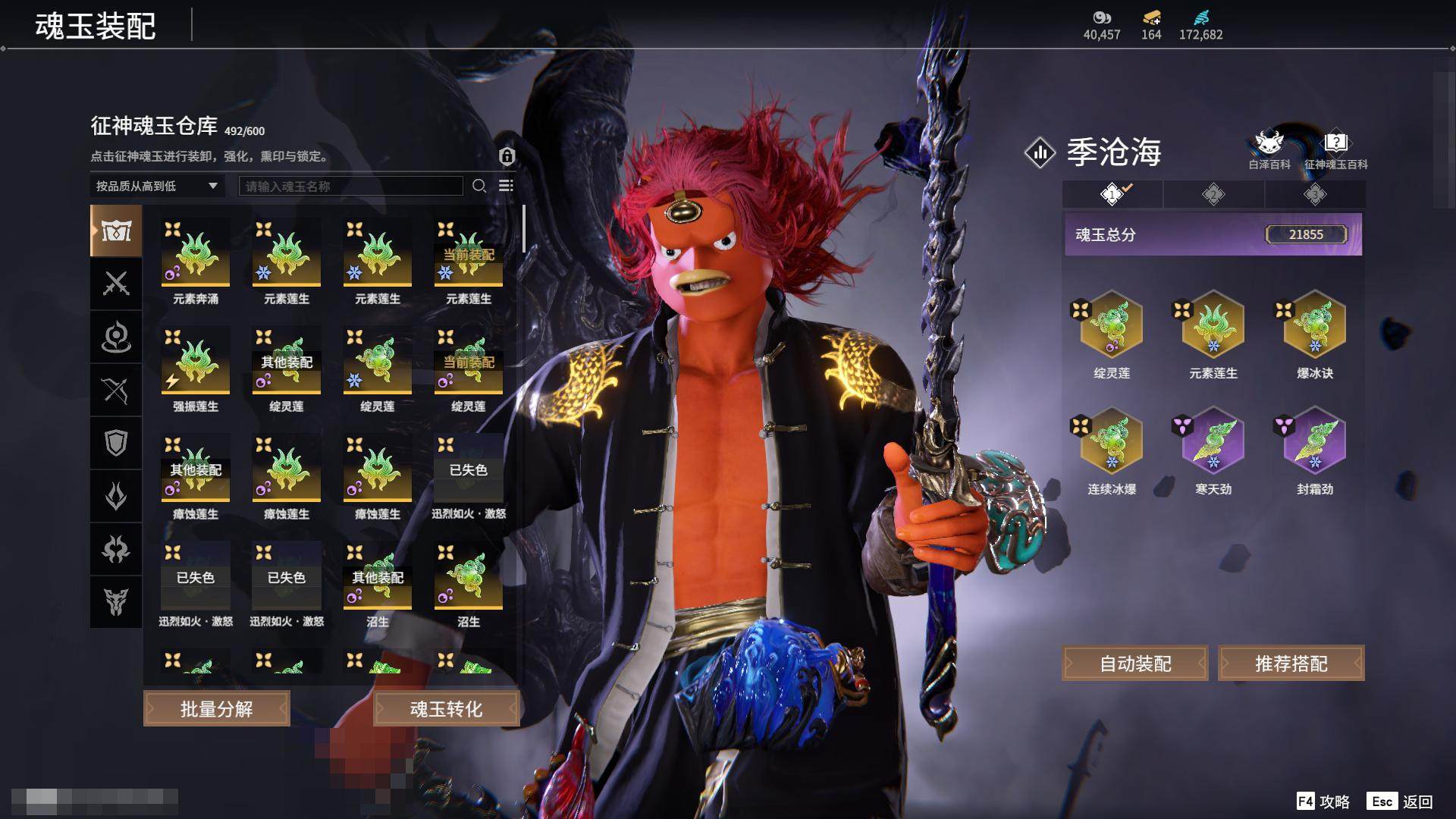The height and width of the screenshot is (819, 1456).
Task: Select the 元素奔涌 soul jade in warehouse
Action: [x=196, y=254]
